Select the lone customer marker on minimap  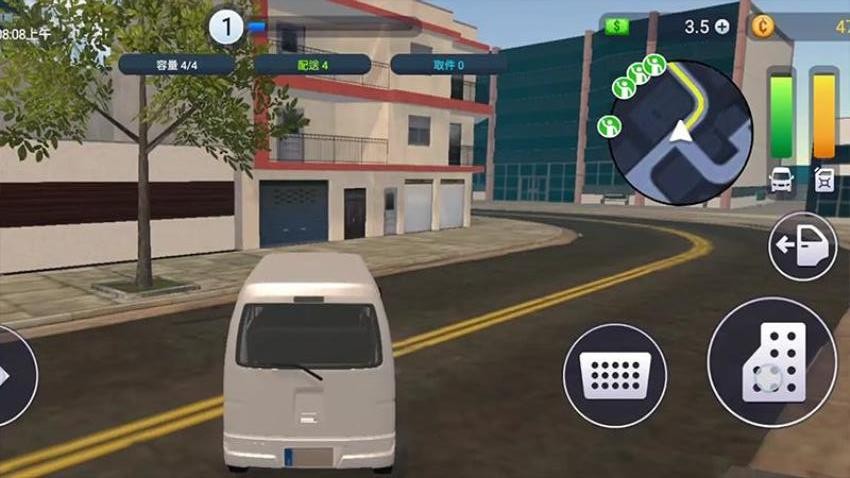[608, 126]
